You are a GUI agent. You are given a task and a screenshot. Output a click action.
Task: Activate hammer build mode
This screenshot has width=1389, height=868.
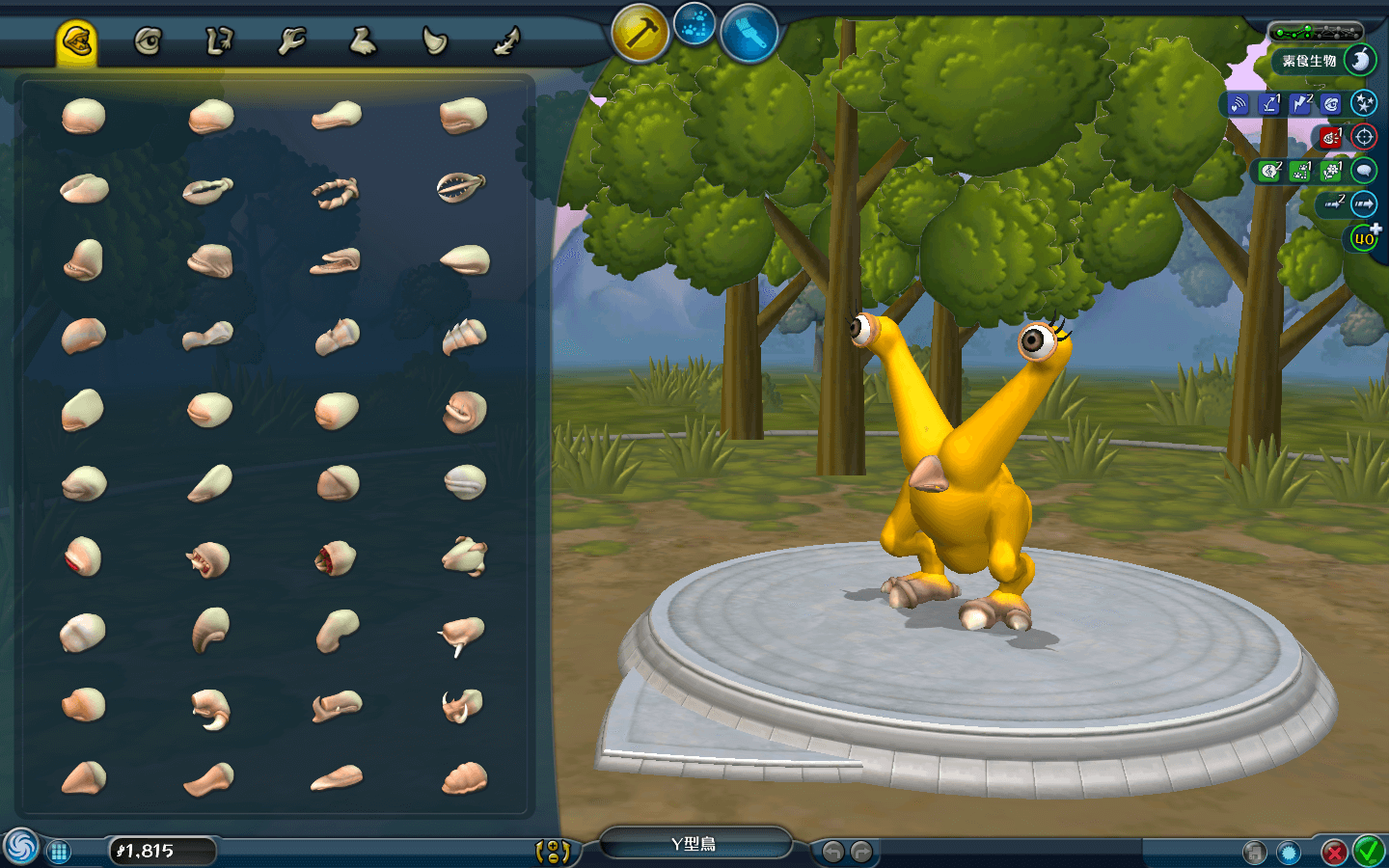point(640,34)
